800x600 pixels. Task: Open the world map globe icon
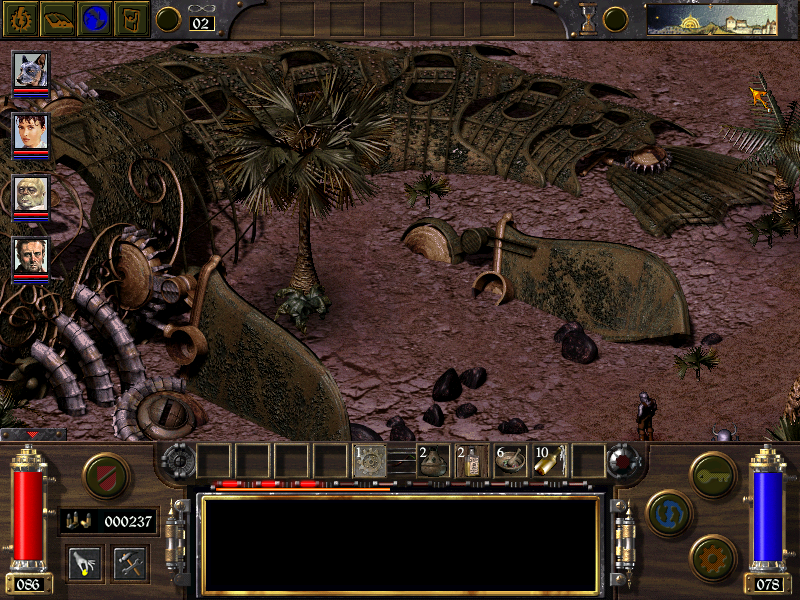click(x=96, y=19)
